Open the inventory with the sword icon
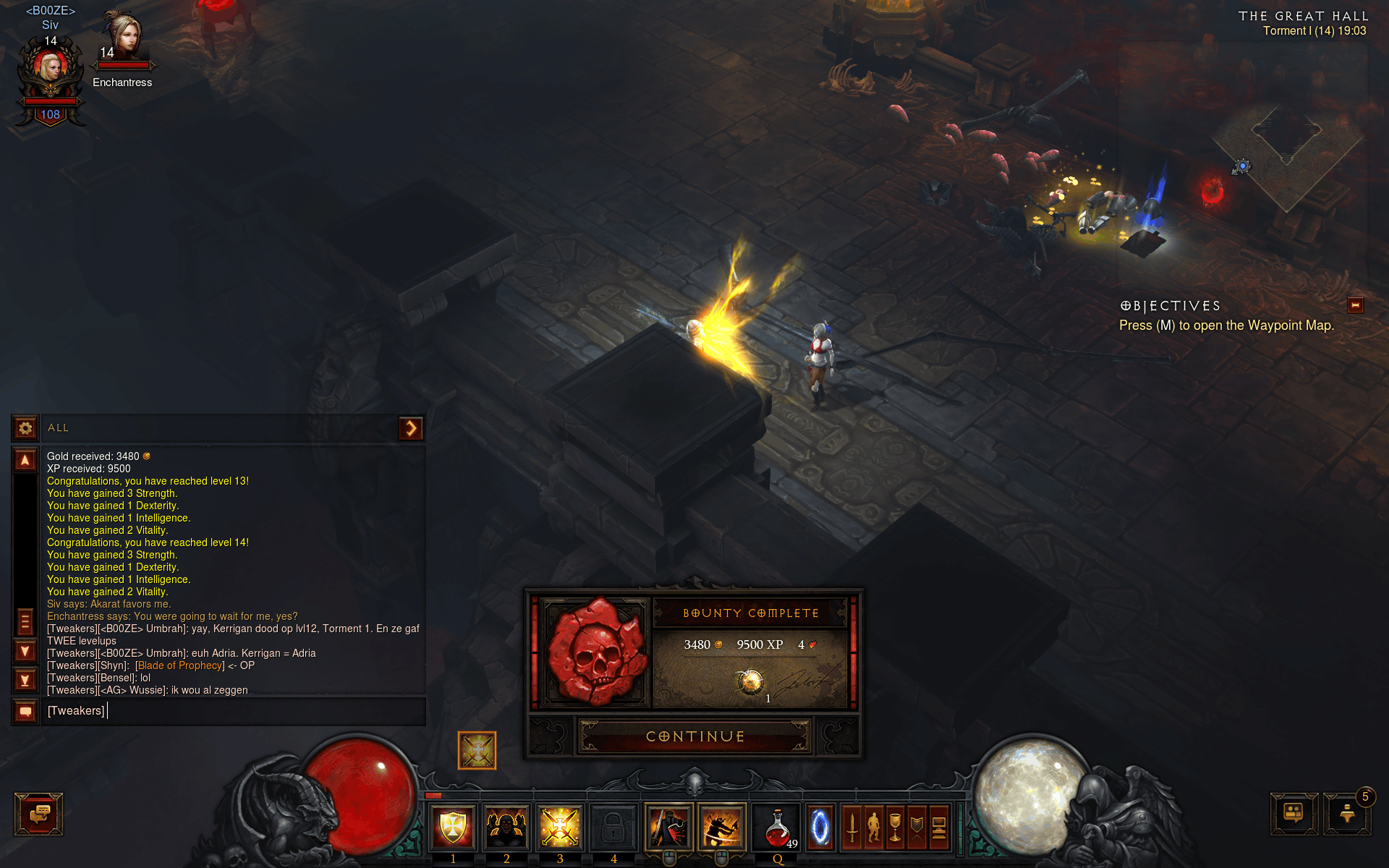Viewport: 1389px width, 868px height. pos(852,826)
